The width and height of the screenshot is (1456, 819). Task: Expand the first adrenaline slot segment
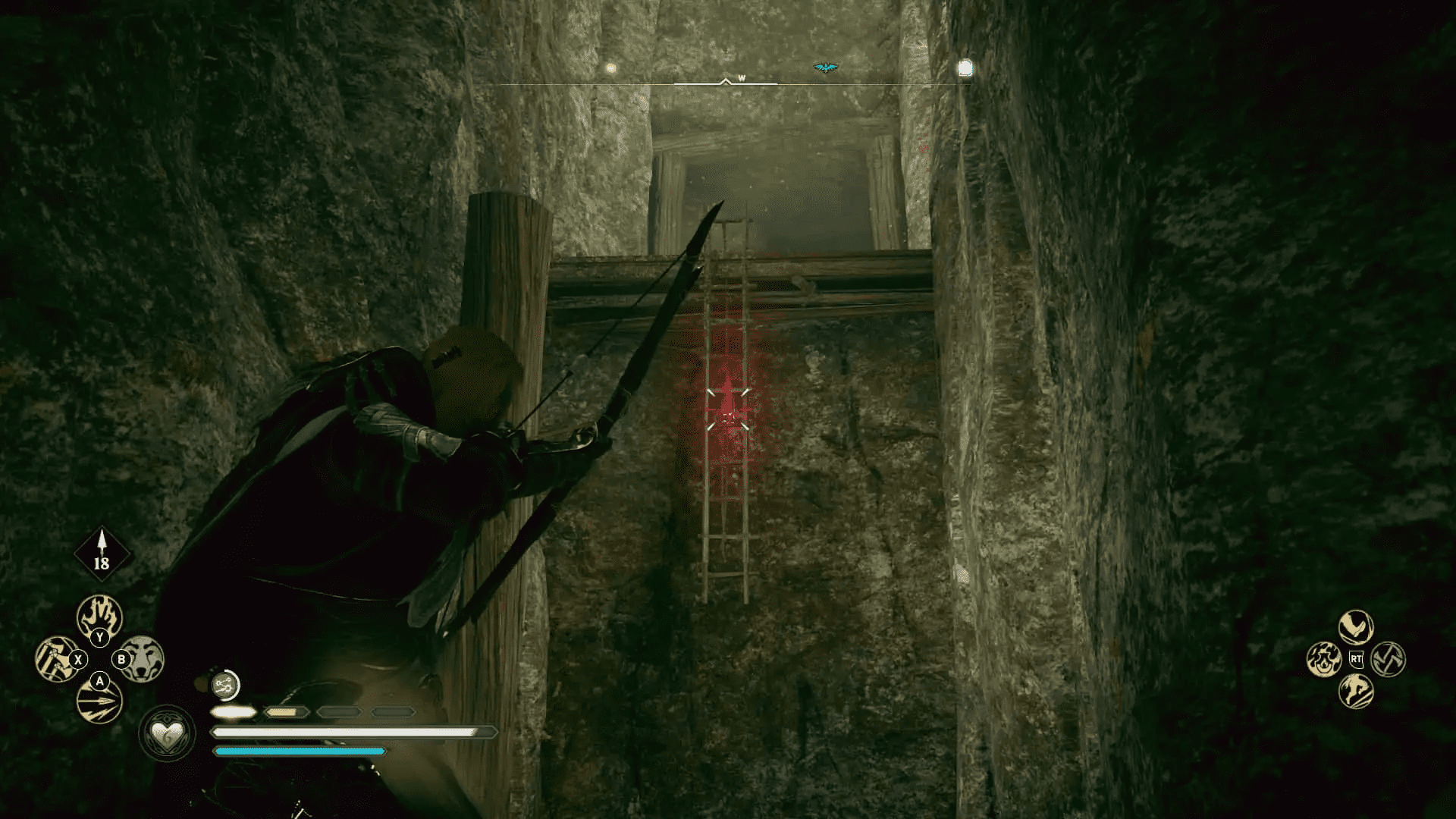[x=235, y=713]
